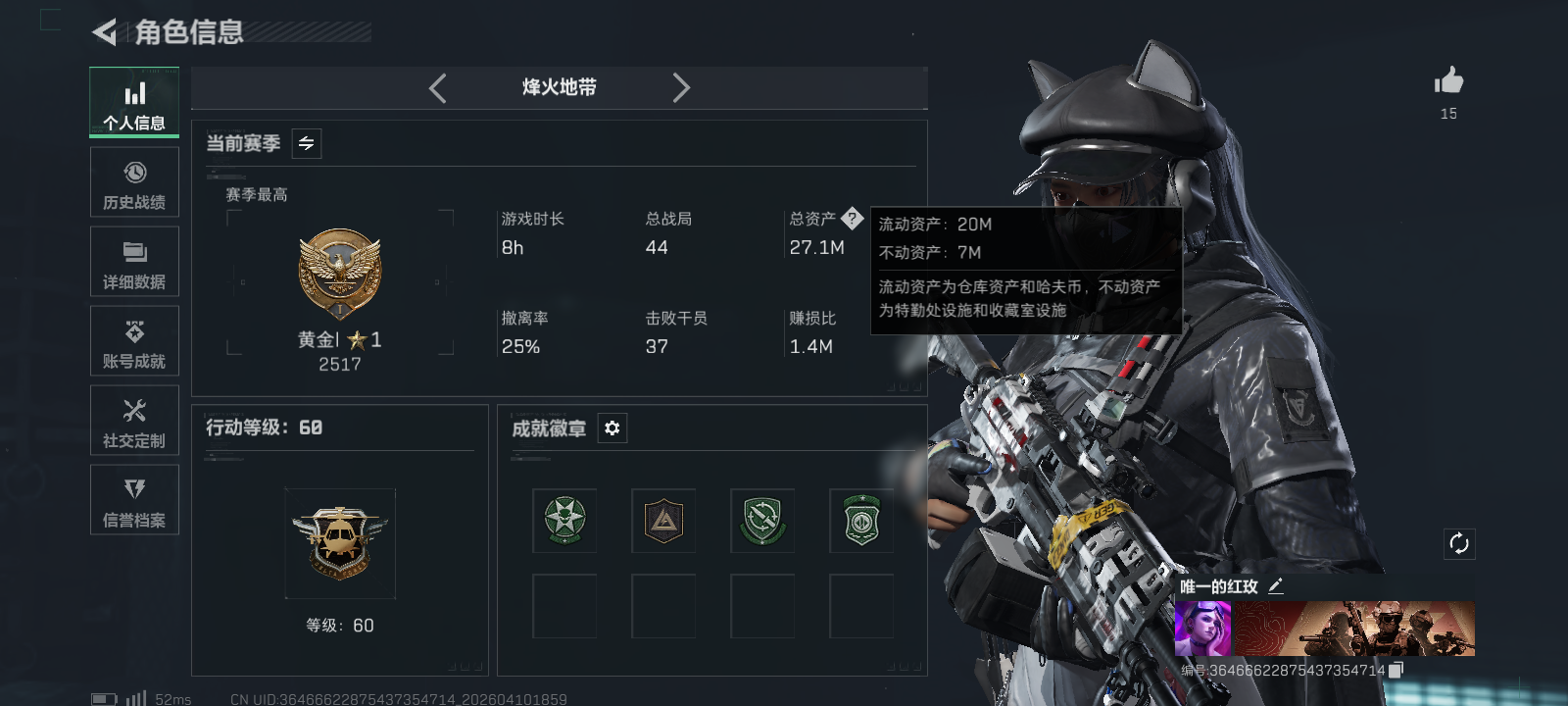Image resolution: width=1568 pixels, height=706 pixels.
Task: Select the first green achievement badge
Action: coord(564,521)
